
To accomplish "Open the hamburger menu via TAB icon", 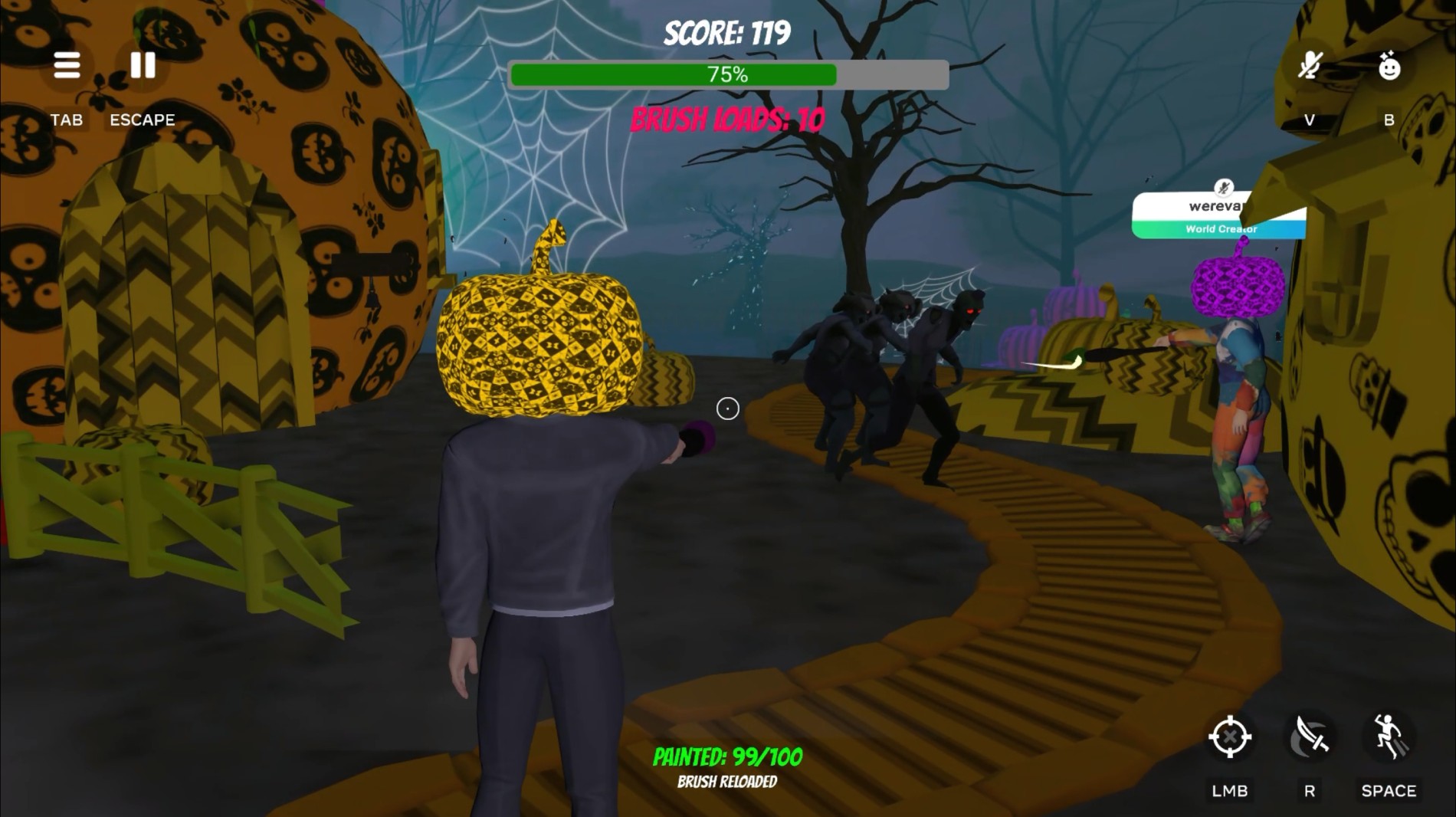I will coord(67,66).
